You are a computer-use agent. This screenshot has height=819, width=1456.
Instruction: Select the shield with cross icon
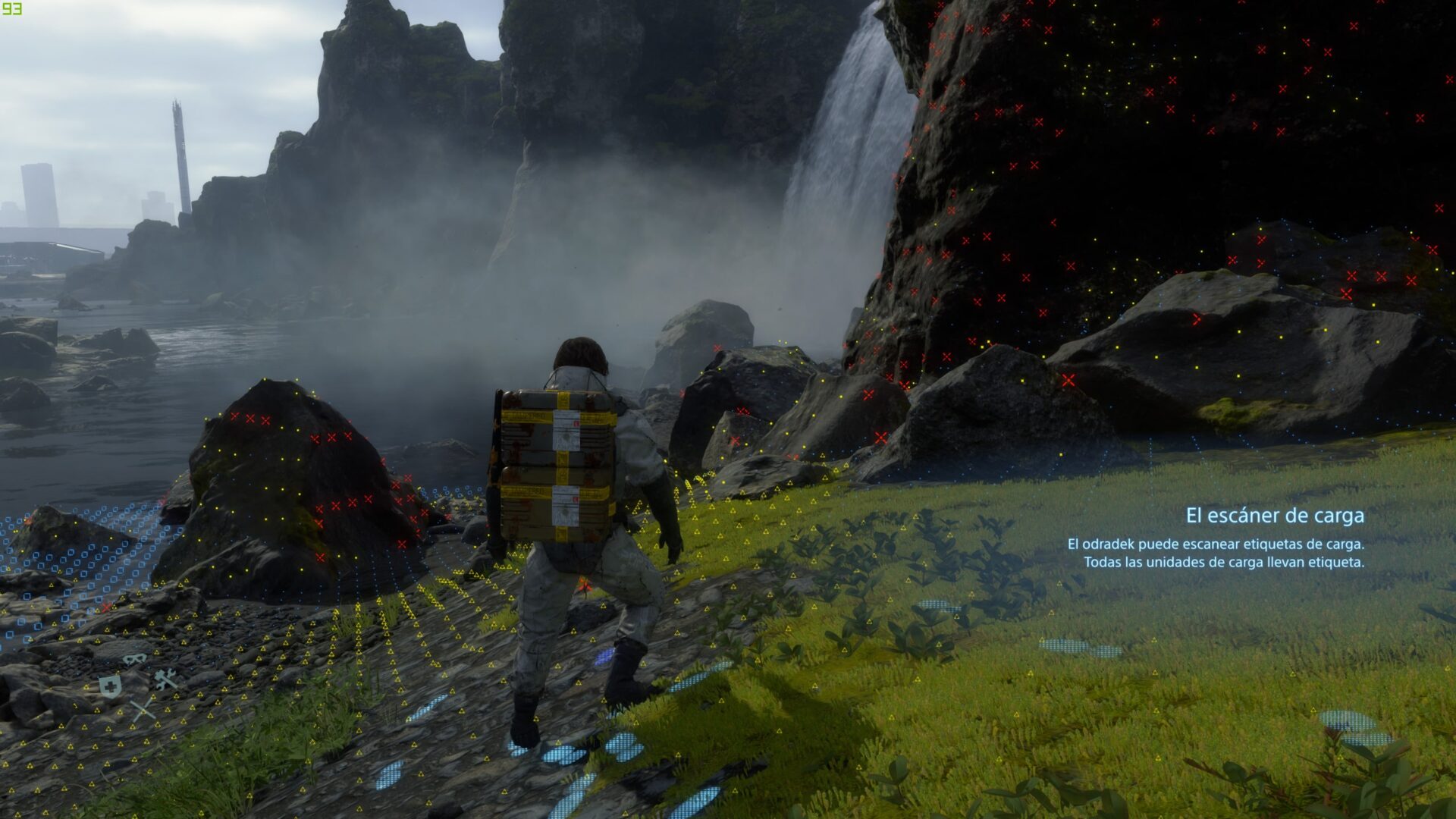(111, 687)
